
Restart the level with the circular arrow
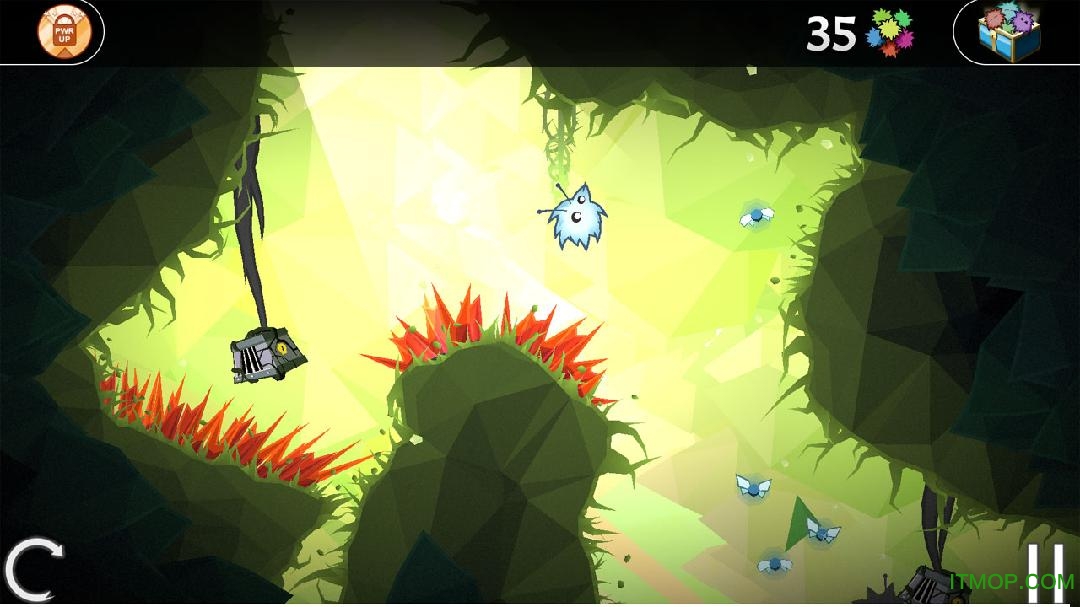[33, 568]
